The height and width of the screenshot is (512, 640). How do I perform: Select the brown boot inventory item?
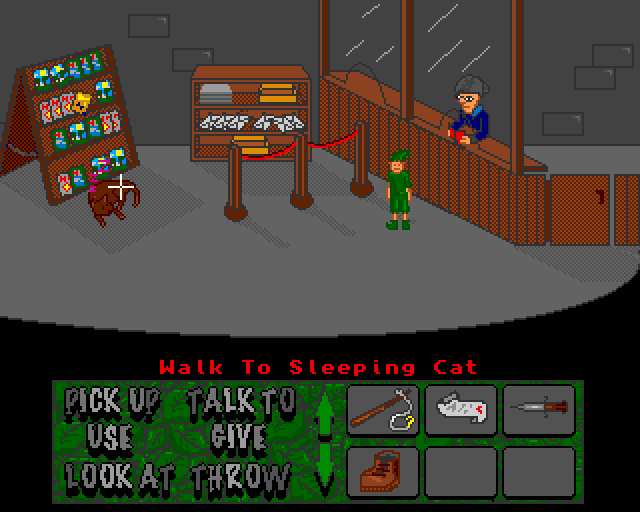tap(382, 471)
